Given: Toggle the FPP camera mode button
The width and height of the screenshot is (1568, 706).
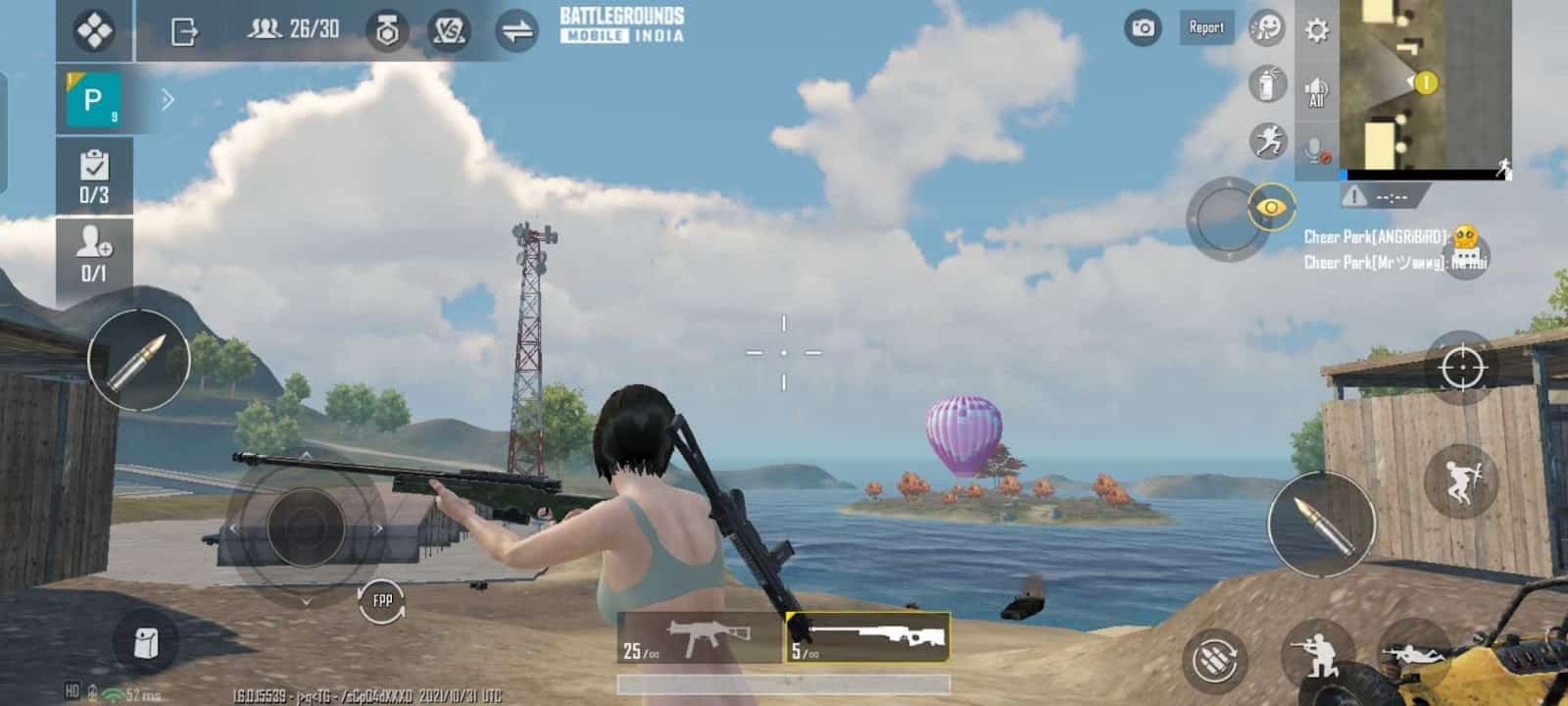Looking at the screenshot, I should click(381, 599).
